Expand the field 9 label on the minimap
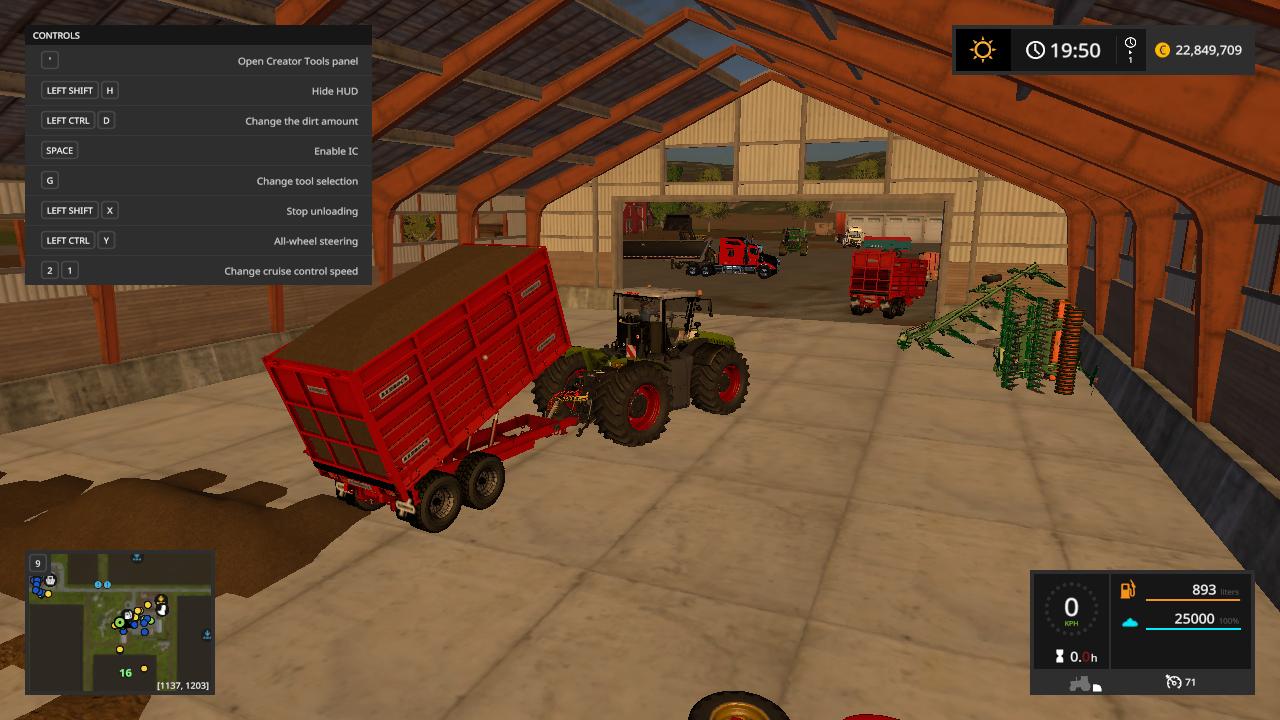 37,563
